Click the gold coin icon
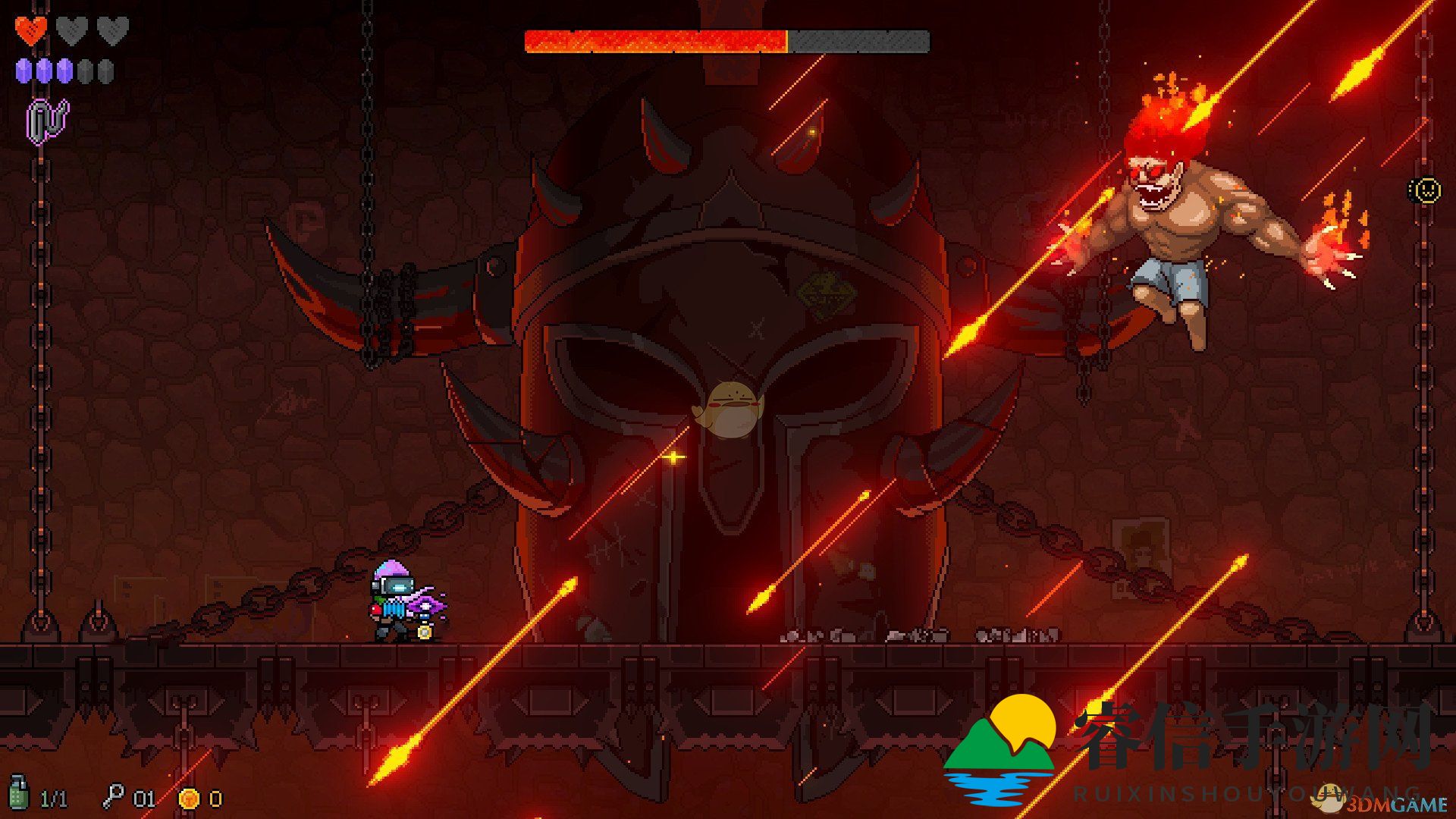This screenshot has width=1456, height=819. [x=189, y=798]
